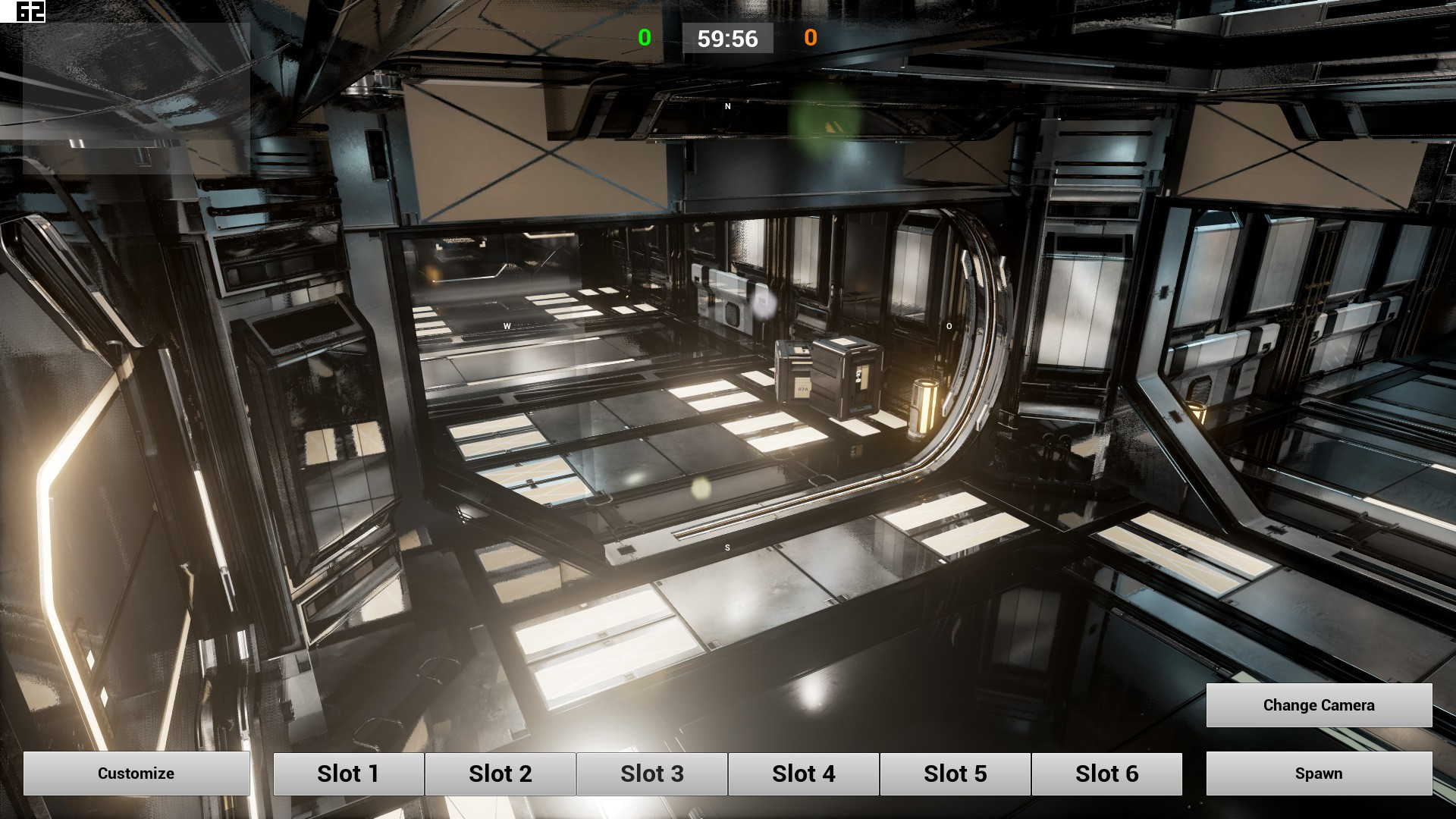Select Slot 1

click(349, 773)
